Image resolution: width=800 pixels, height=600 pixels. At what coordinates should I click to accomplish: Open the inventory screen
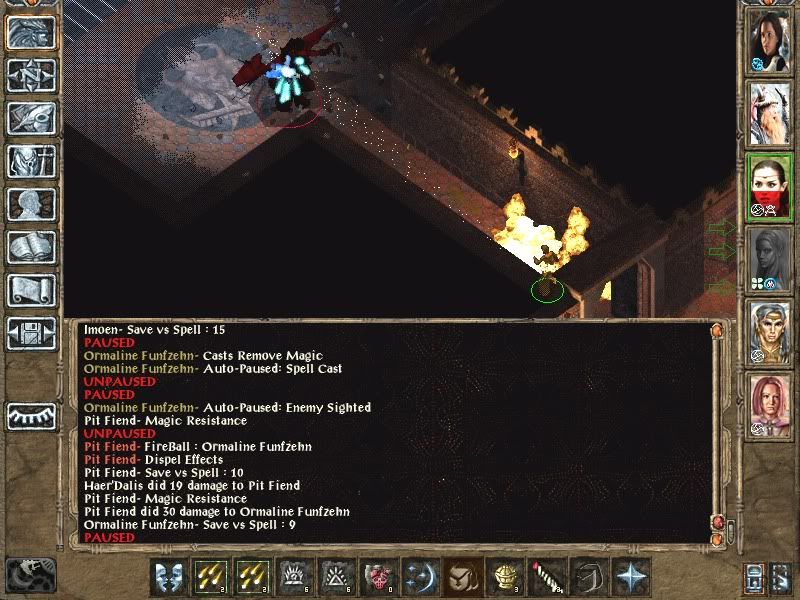click(x=31, y=161)
